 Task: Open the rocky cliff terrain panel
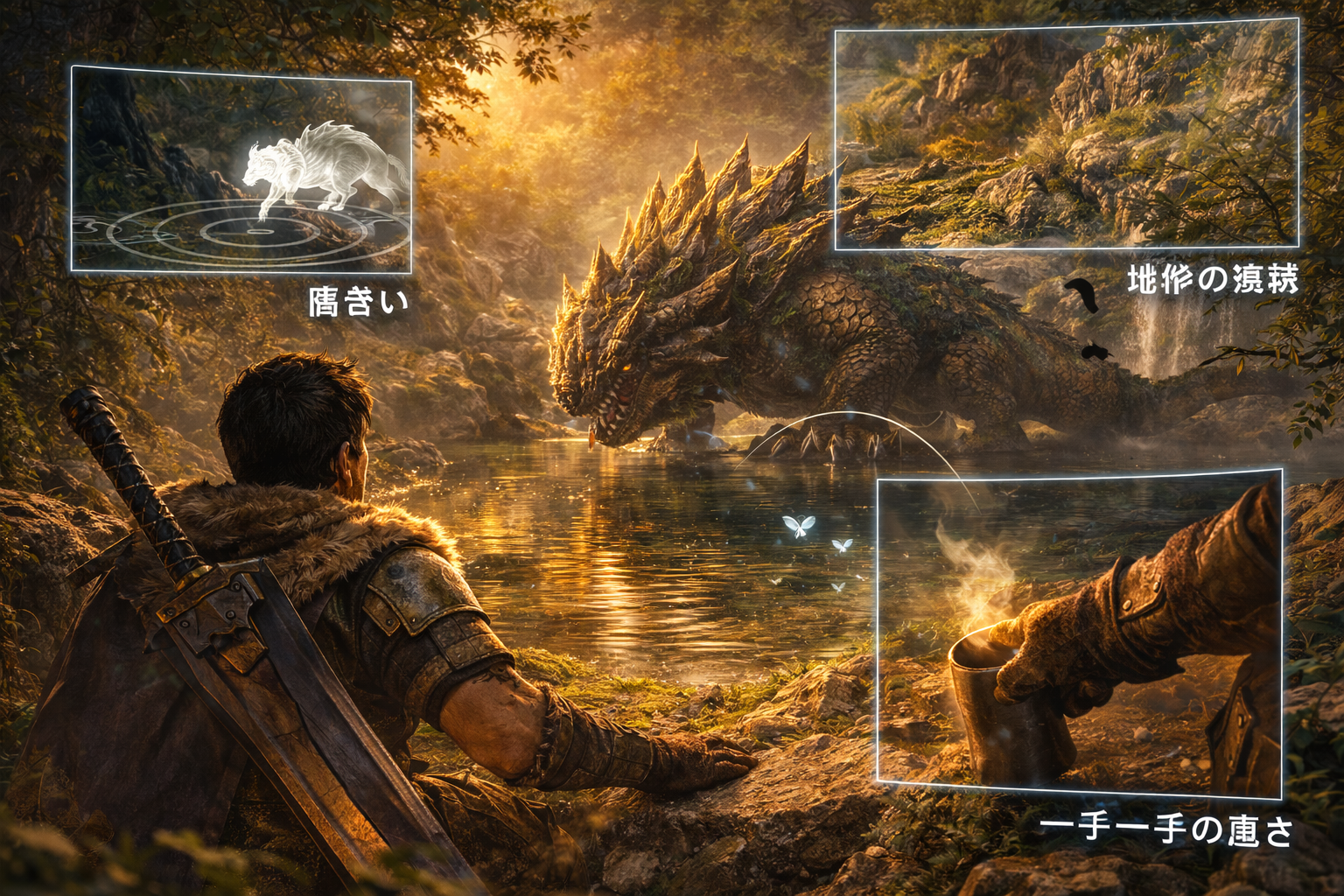1066,138
